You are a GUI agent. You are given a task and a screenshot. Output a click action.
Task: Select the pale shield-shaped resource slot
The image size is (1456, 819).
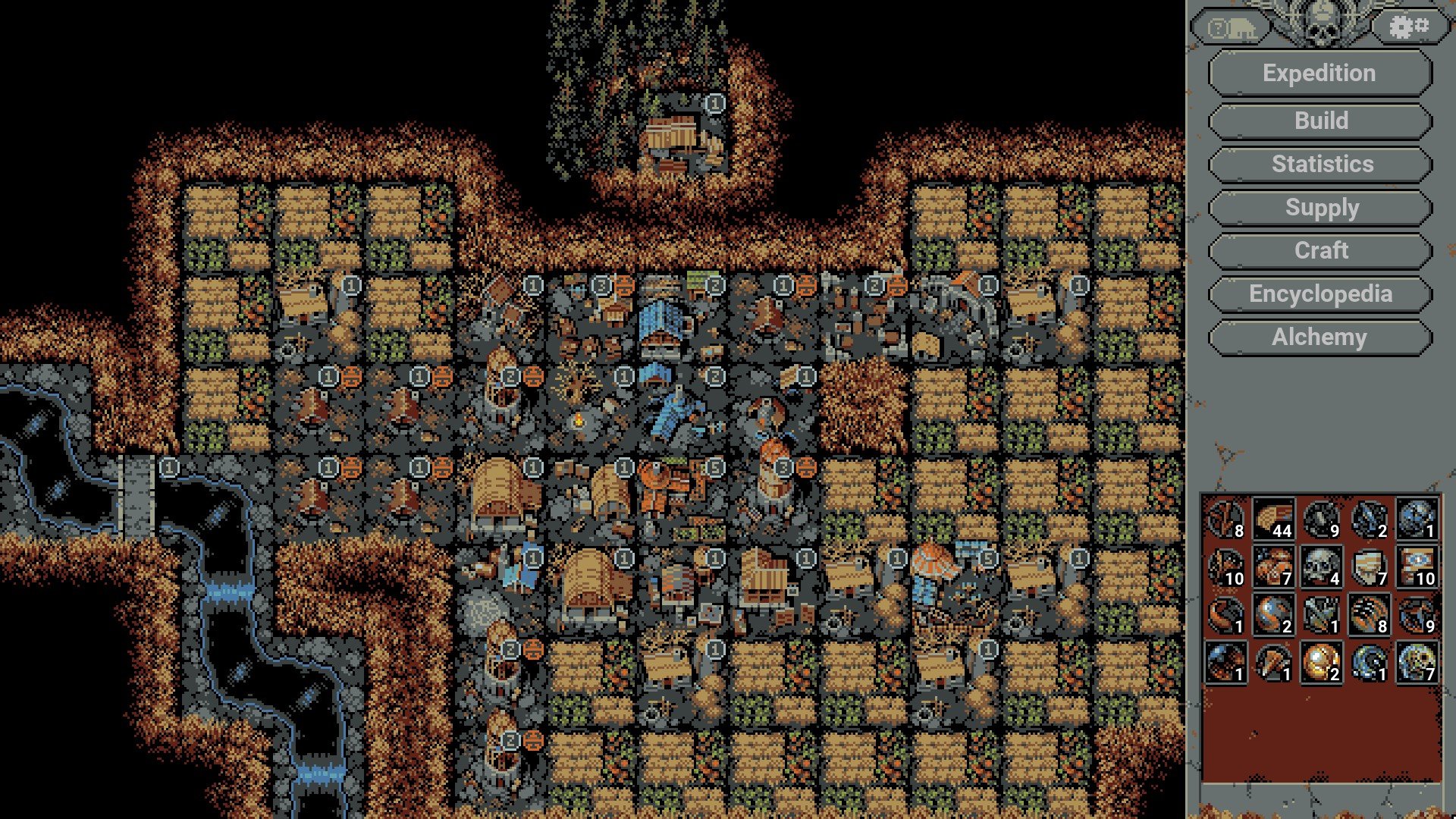[x=1369, y=567]
